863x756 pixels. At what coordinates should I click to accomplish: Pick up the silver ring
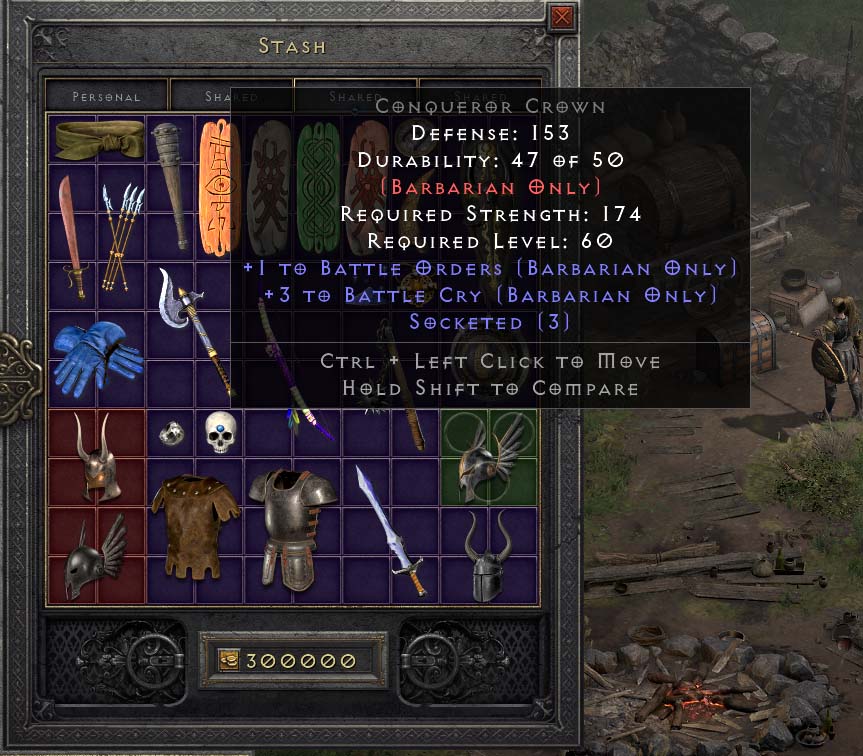click(171, 433)
